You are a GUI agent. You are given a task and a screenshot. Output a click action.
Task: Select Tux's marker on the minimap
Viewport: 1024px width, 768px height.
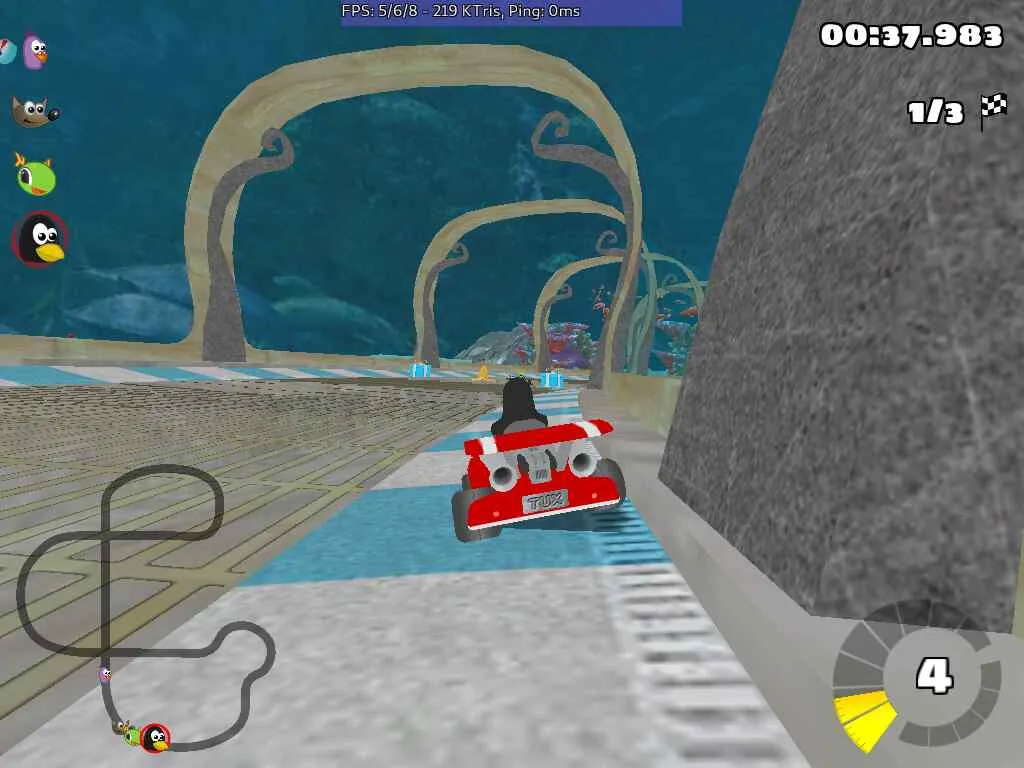click(155, 739)
